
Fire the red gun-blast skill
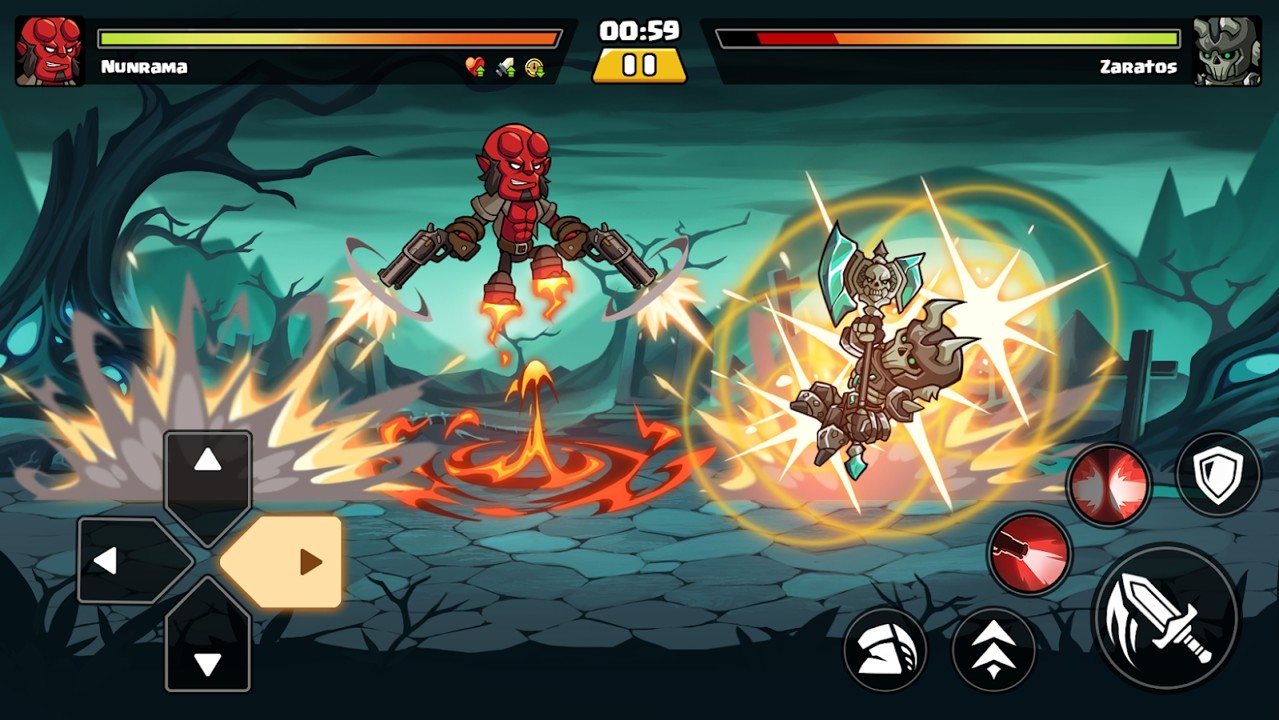coord(1029,553)
